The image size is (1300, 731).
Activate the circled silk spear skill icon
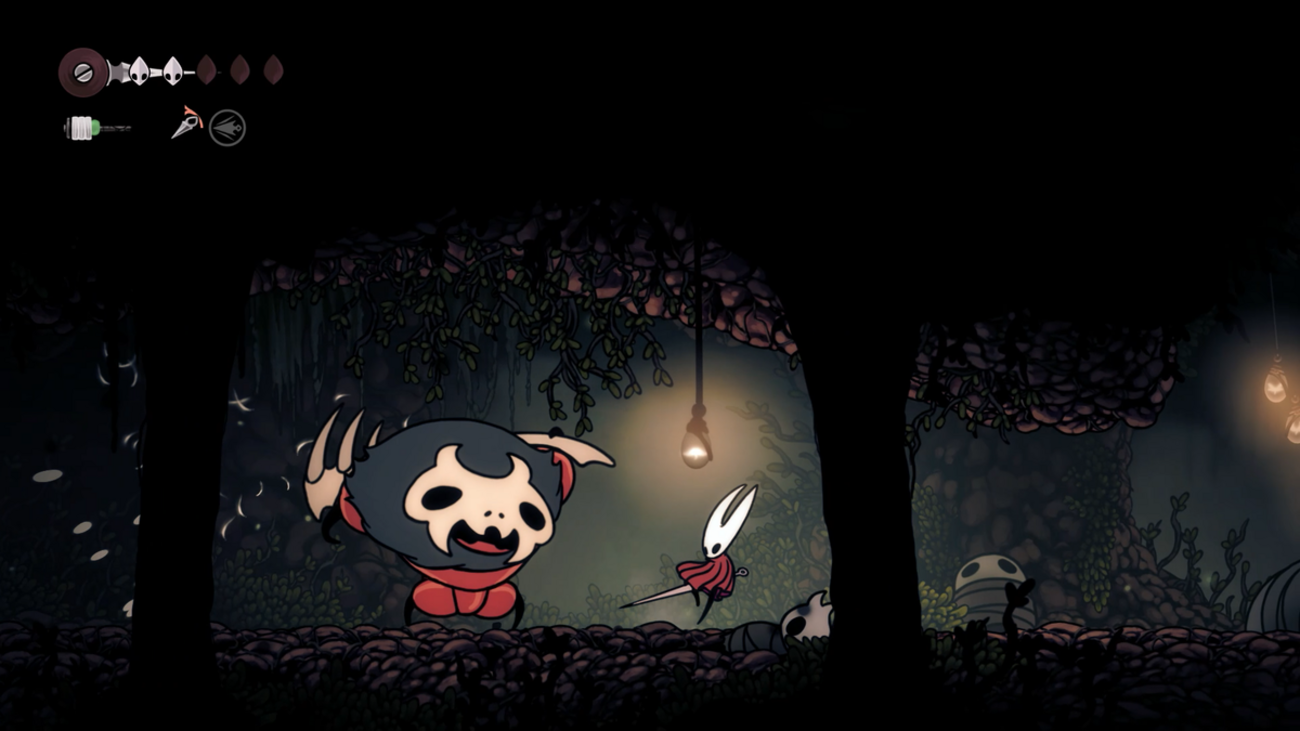[227, 128]
